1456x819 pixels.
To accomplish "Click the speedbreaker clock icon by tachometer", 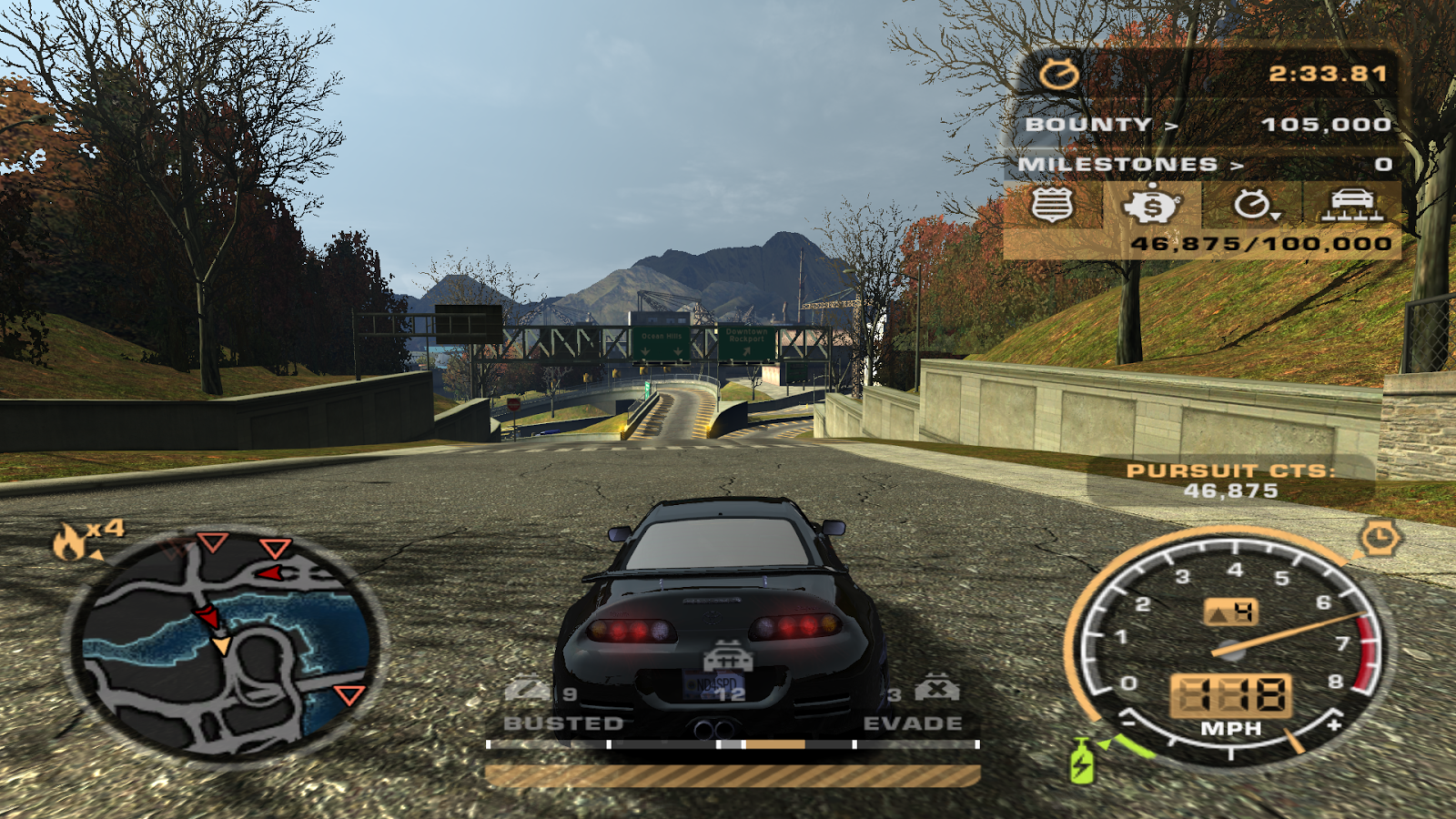I will [1379, 538].
